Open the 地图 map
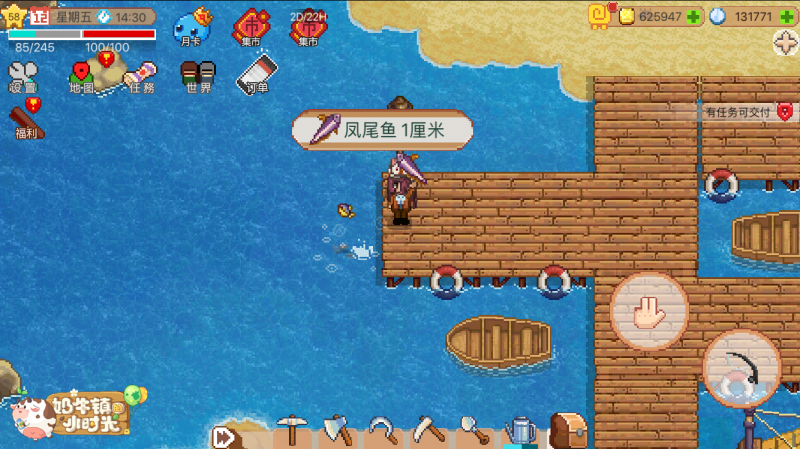Image resolution: width=800 pixels, height=449 pixels. (x=81, y=77)
